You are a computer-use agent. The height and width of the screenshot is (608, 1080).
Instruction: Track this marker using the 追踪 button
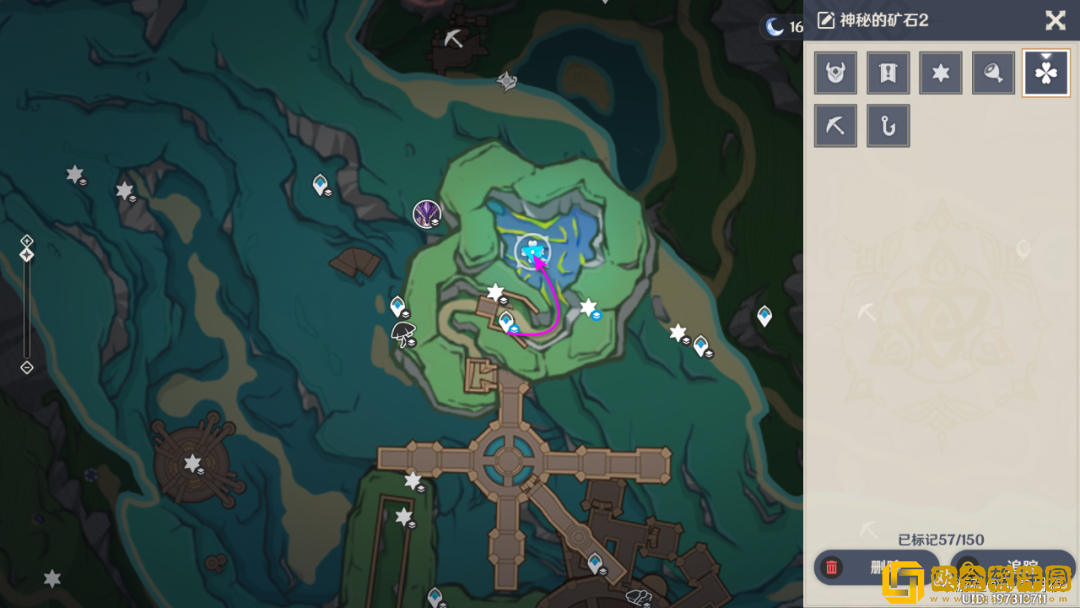coord(1010,568)
